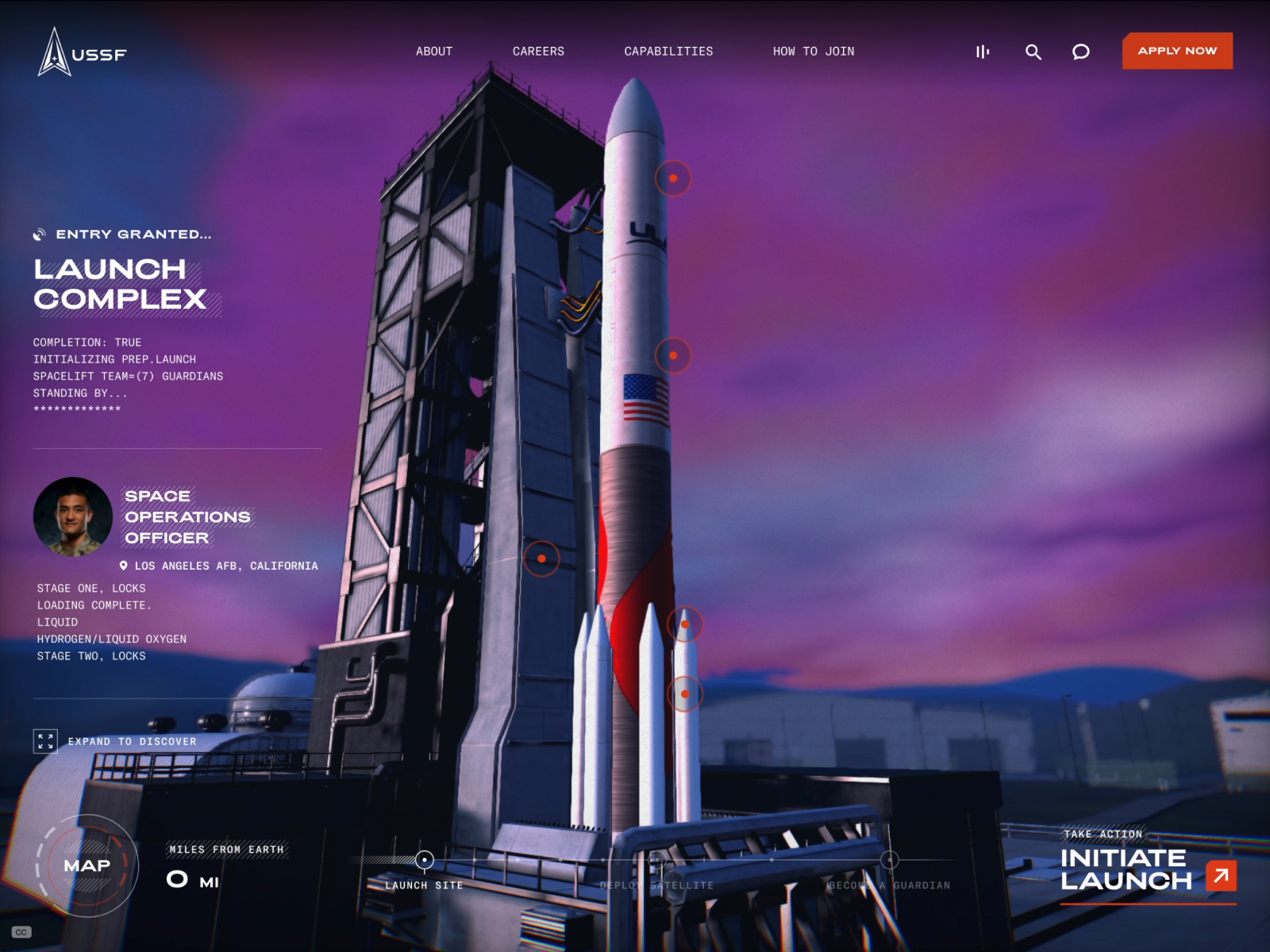Open the search icon

[x=1033, y=52]
